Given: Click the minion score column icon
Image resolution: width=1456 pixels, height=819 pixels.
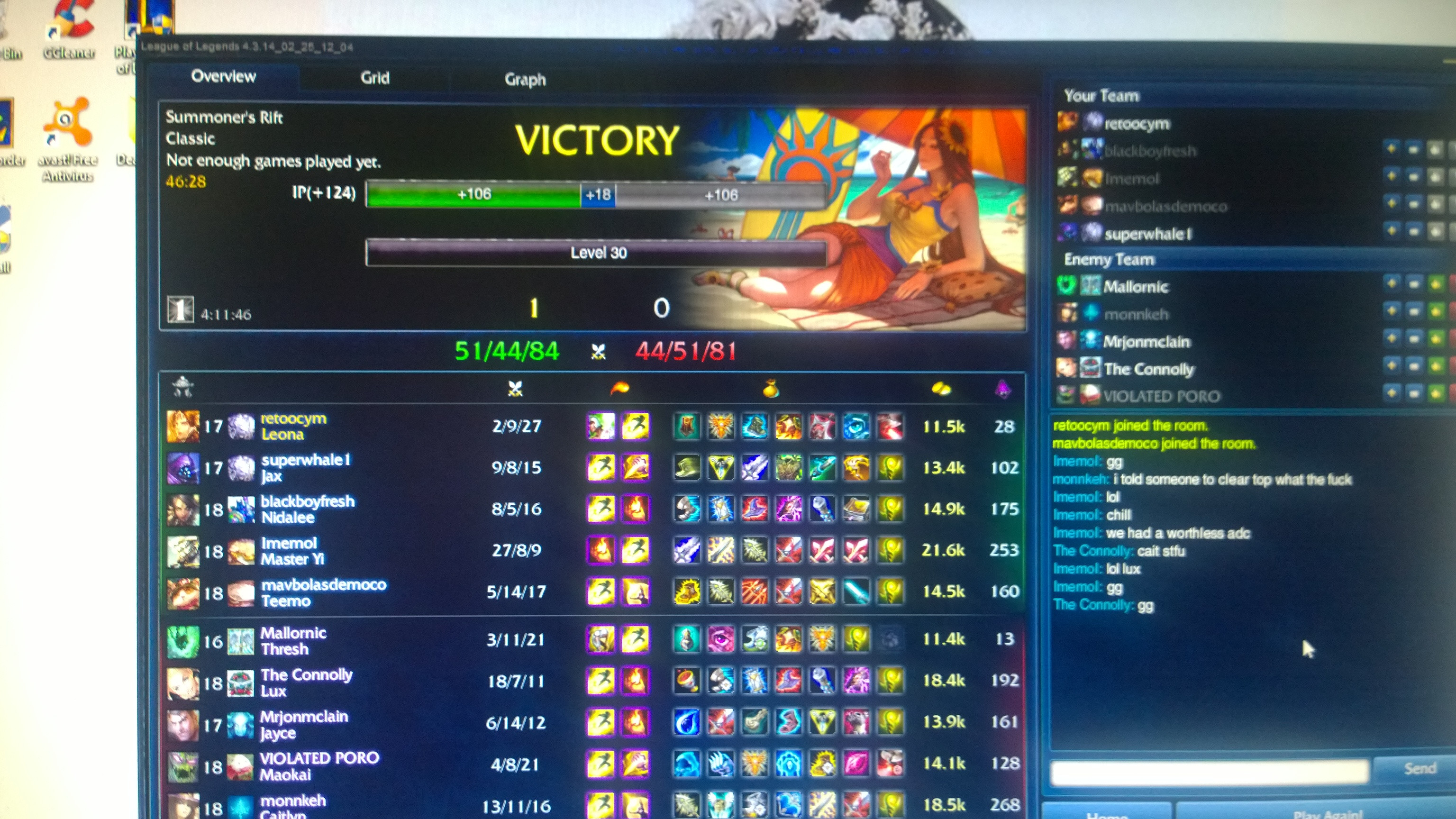Looking at the screenshot, I should point(1003,388).
